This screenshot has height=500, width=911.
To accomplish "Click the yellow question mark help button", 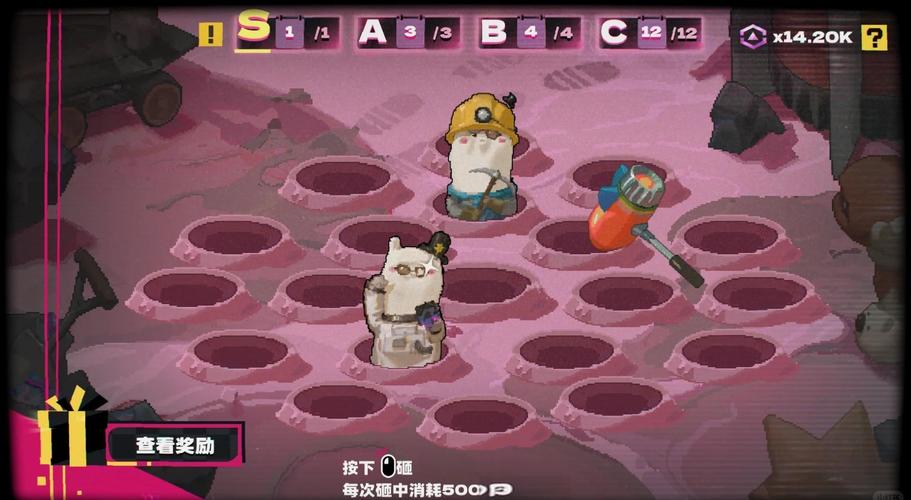I will (874, 38).
